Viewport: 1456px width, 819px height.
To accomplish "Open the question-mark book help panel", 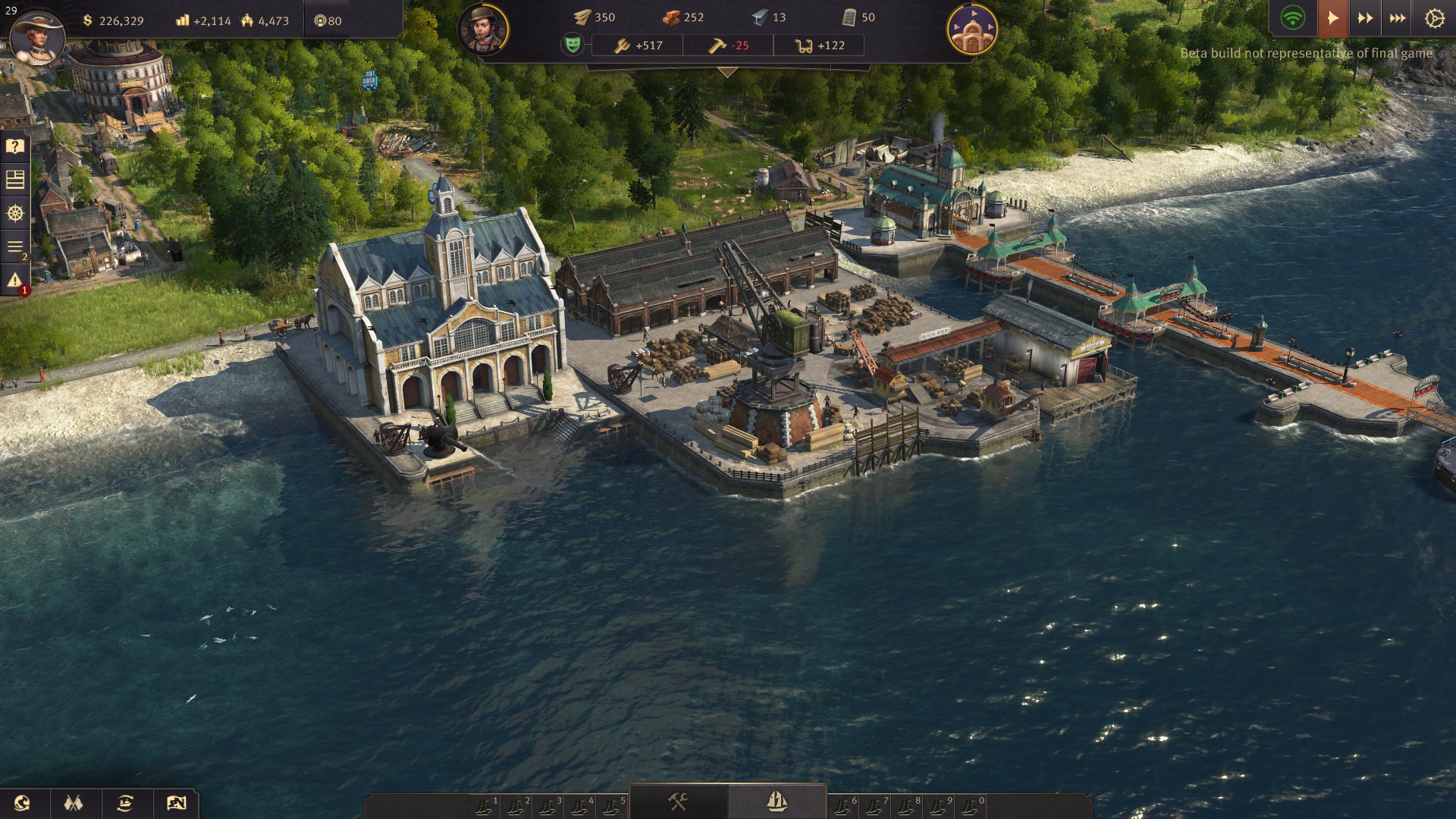I will pyautogui.click(x=15, y=146).
